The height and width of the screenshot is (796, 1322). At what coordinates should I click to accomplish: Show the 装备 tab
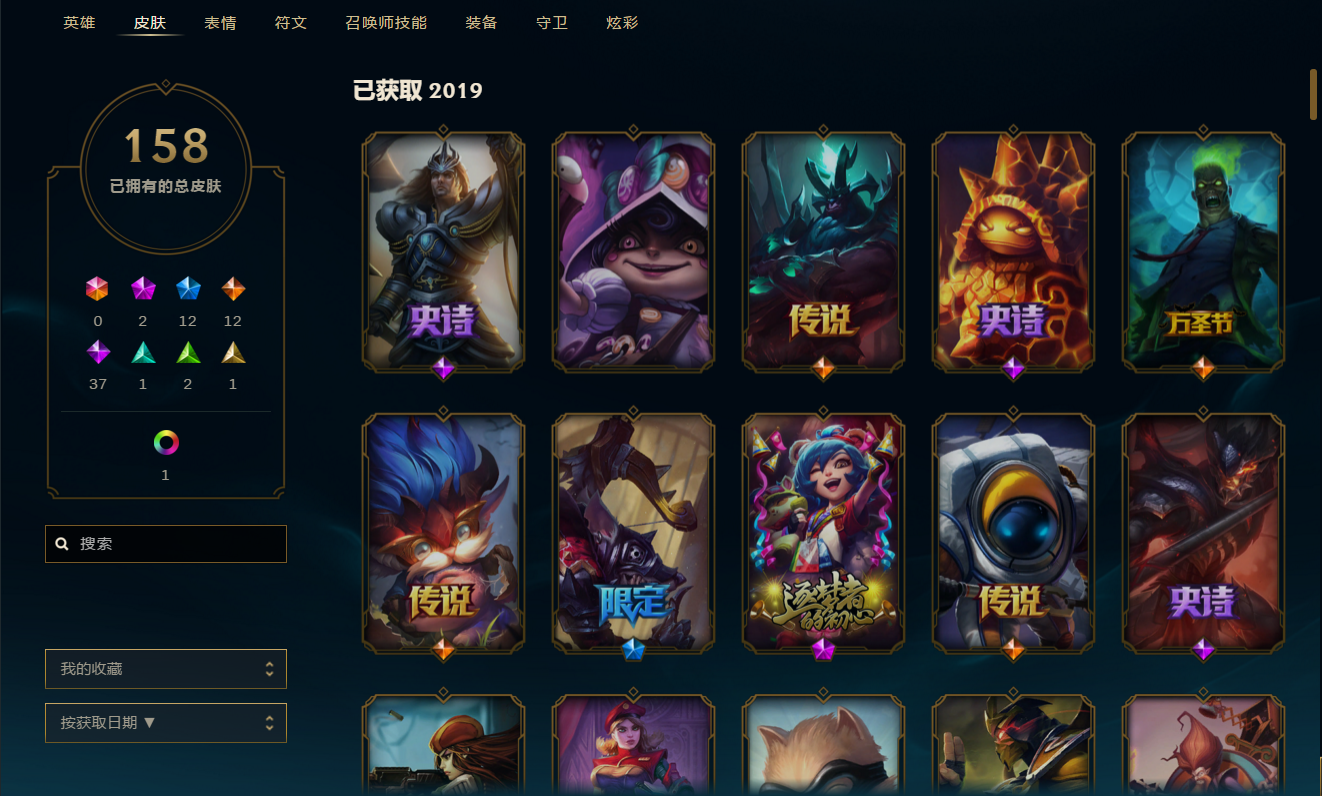point(481,22)
